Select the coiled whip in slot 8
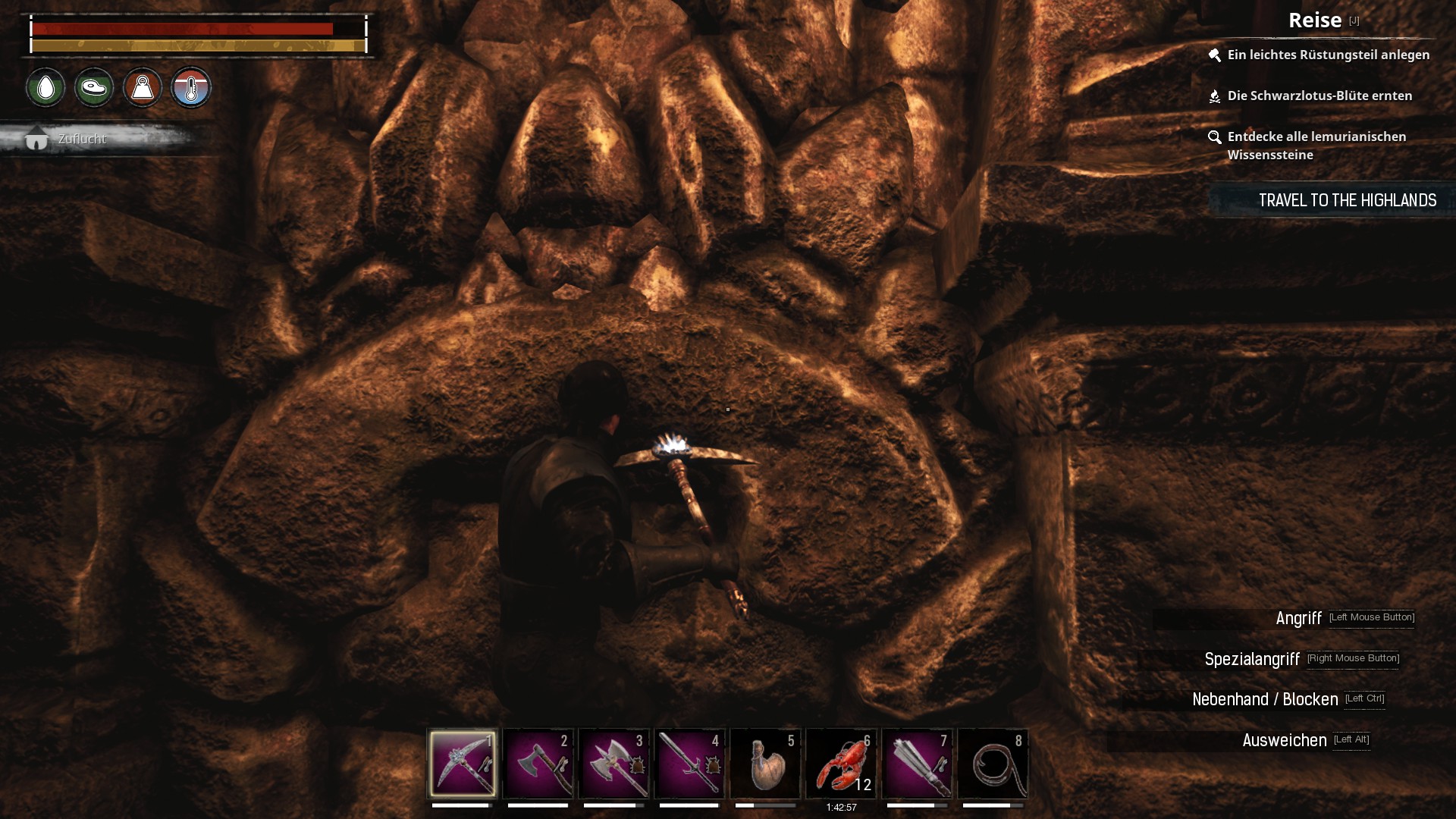This screenshot has width=1456, height=819. click(x=993, y=763)
